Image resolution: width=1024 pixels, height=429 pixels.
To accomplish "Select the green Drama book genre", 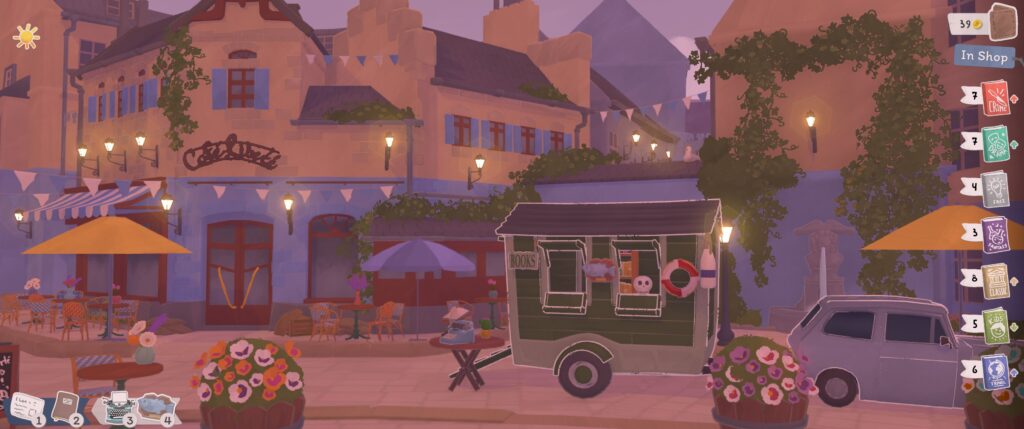I will (x=995, y=143).
